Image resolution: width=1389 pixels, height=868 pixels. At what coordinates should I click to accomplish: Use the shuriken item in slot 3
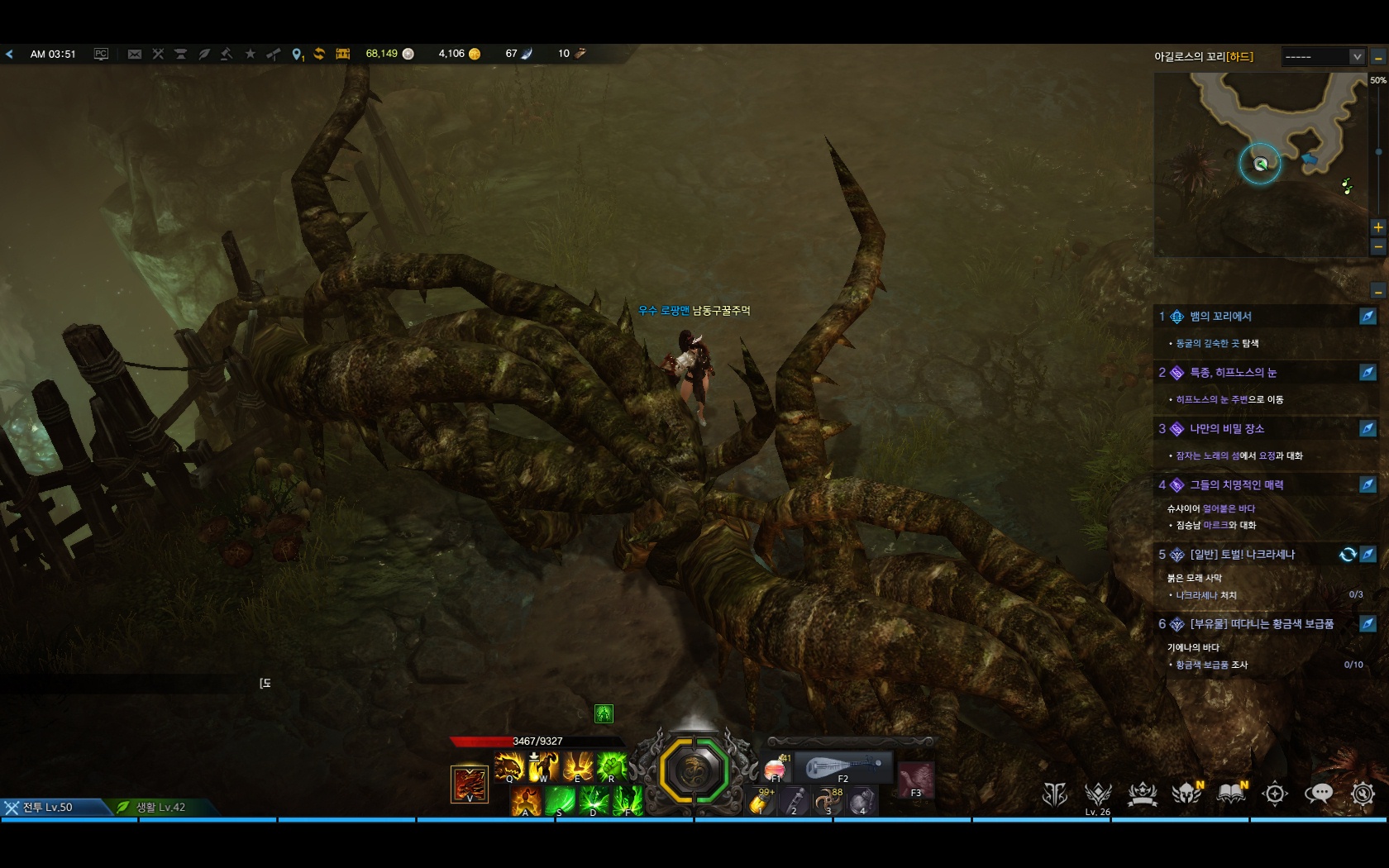click(x=828, y=801)
